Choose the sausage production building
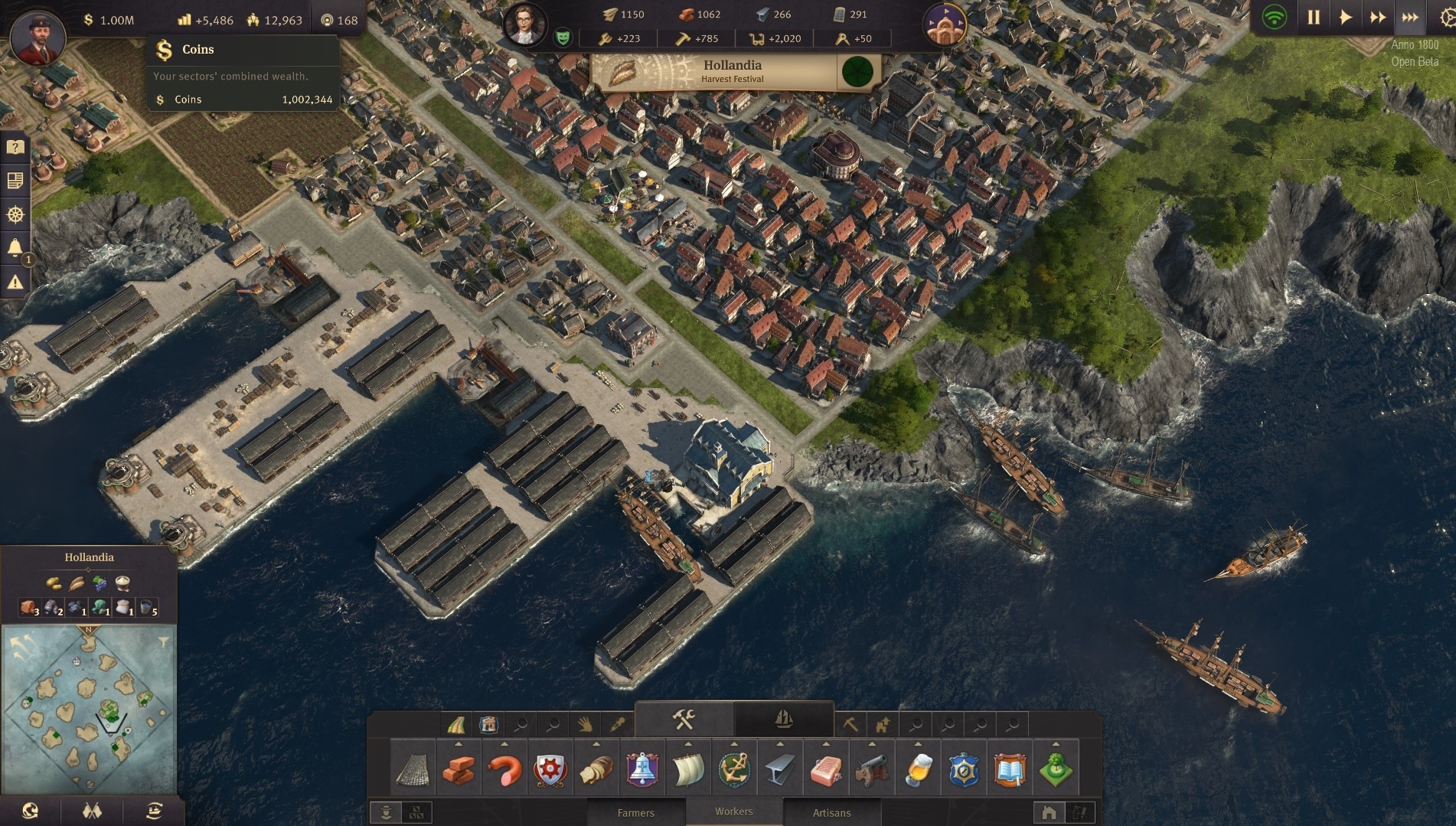This screenshot has height=826, width=1456. 504,769
